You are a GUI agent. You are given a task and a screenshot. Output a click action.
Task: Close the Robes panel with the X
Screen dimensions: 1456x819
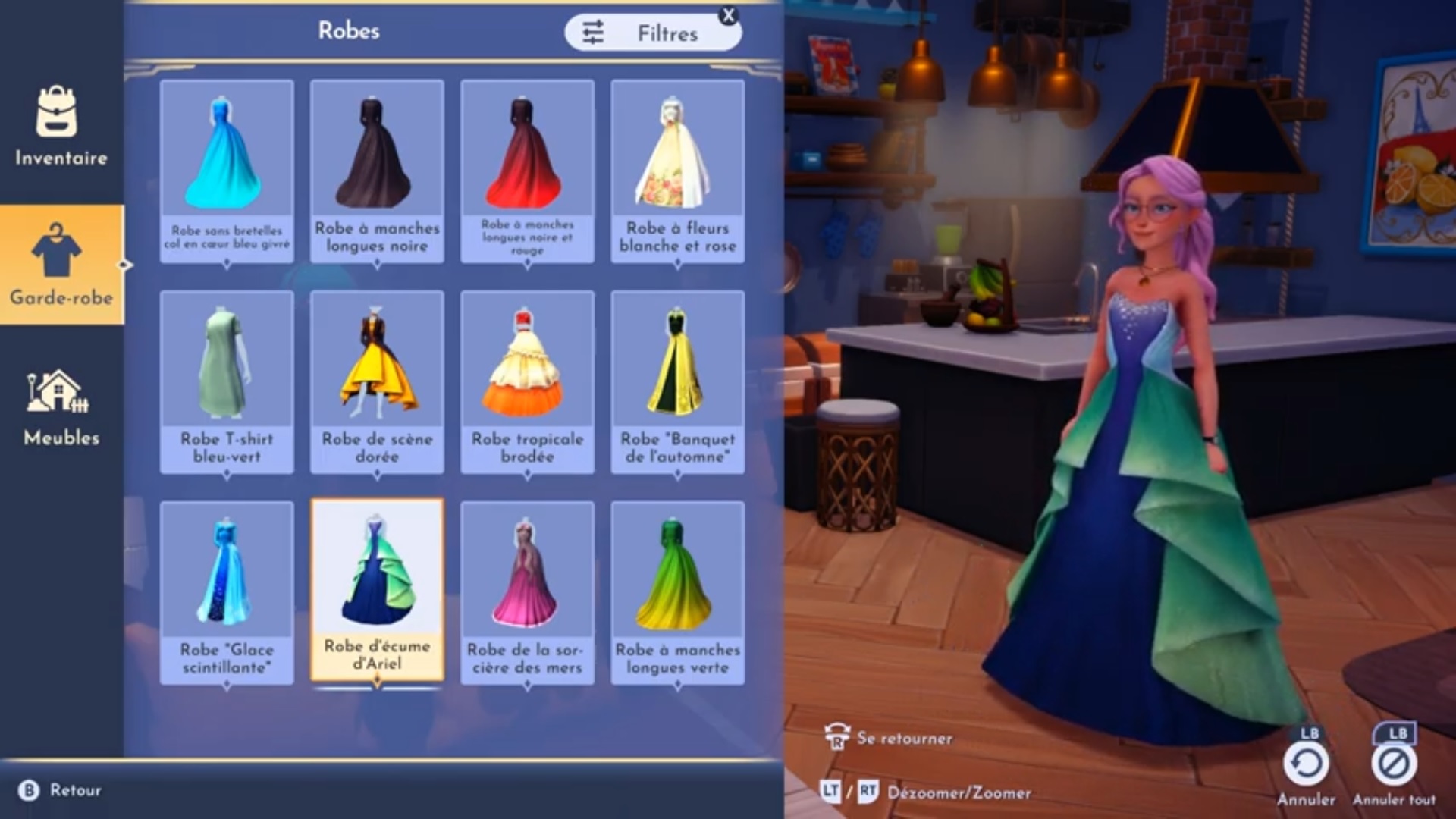click(729, 15)
